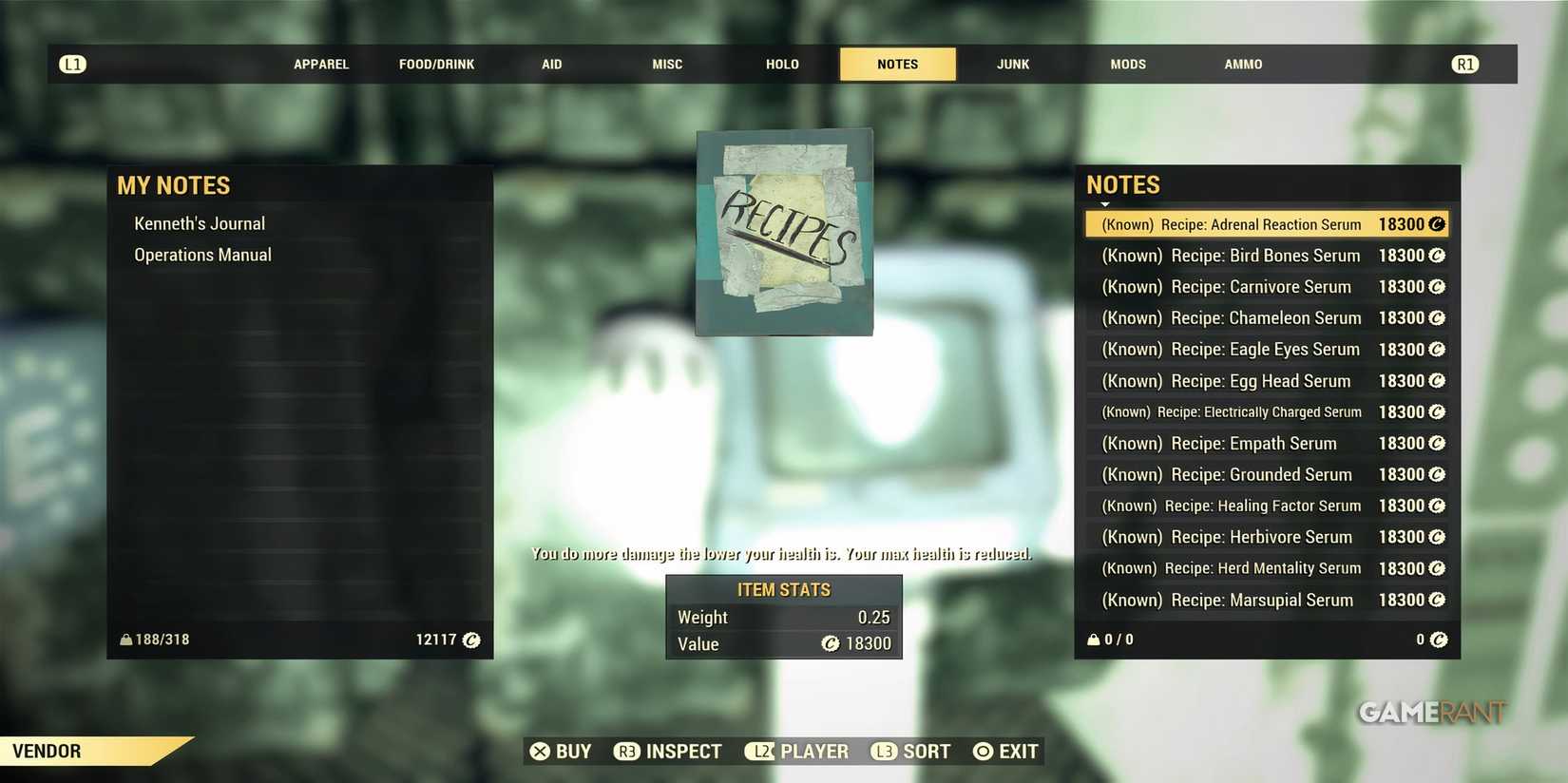
Task: Switch to the JUNK tab
Action: pyautogui.click(x=1012, y=64)
